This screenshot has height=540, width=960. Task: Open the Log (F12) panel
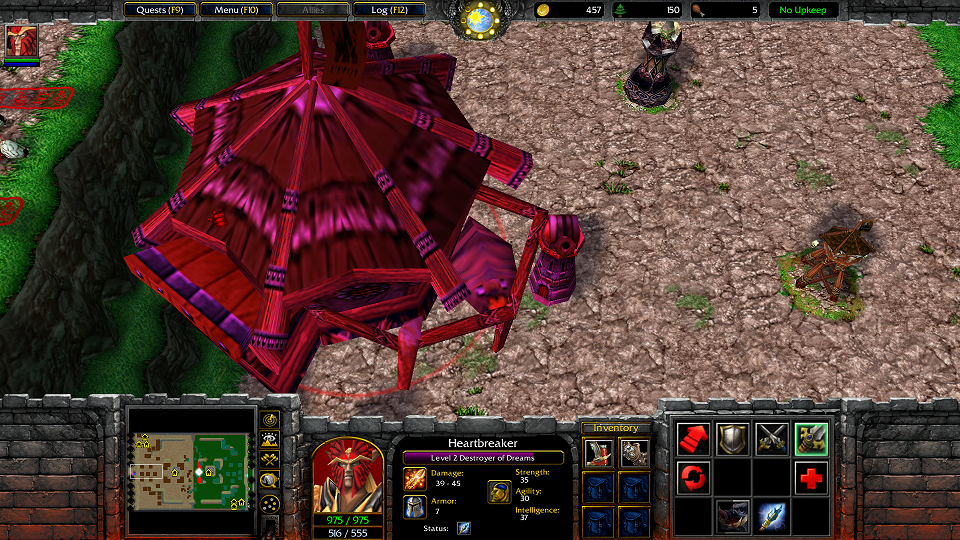click(389, 10)
